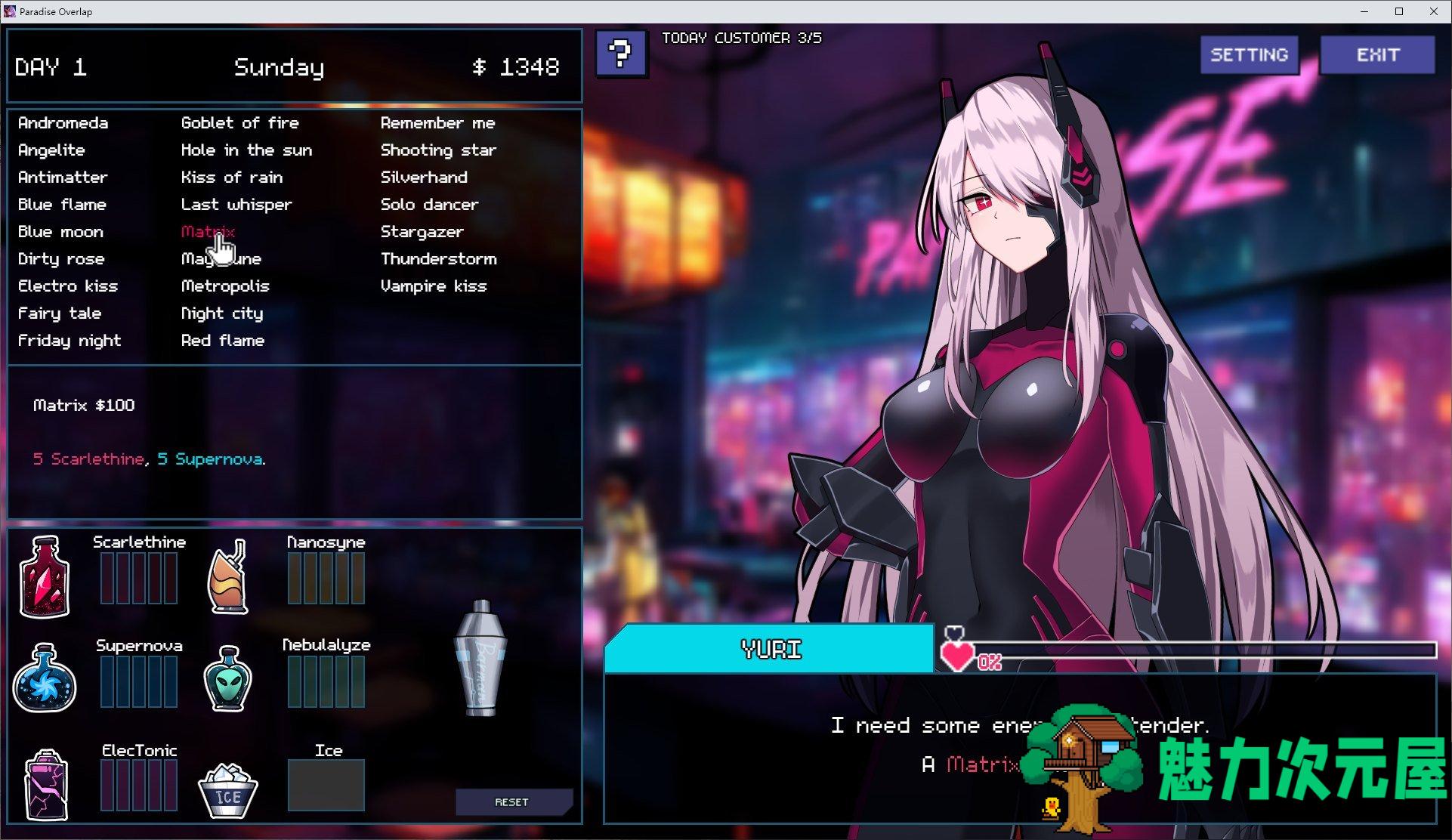Select the Night city recipe

pos(221,313)
